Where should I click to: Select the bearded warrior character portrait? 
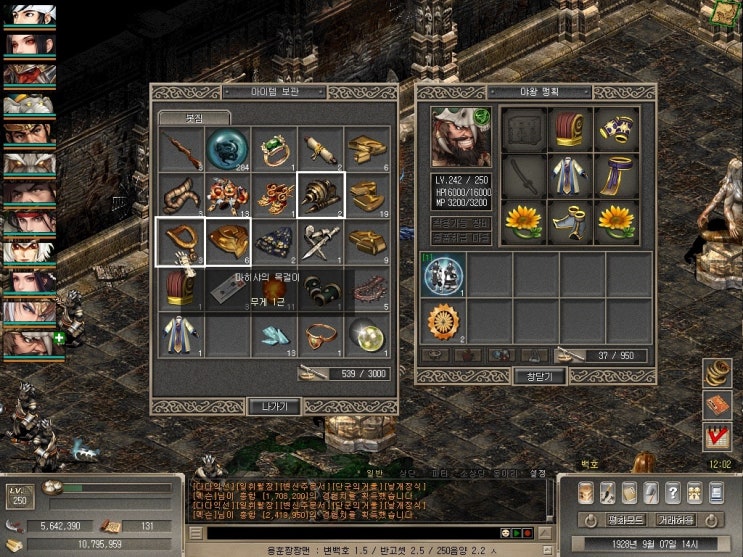pos(463,137)
